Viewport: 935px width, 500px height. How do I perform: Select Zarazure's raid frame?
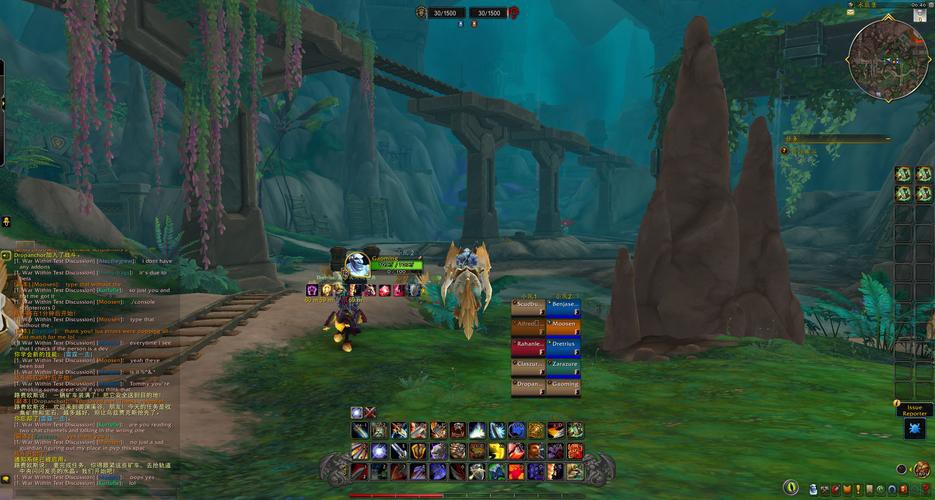coord(563,366)
